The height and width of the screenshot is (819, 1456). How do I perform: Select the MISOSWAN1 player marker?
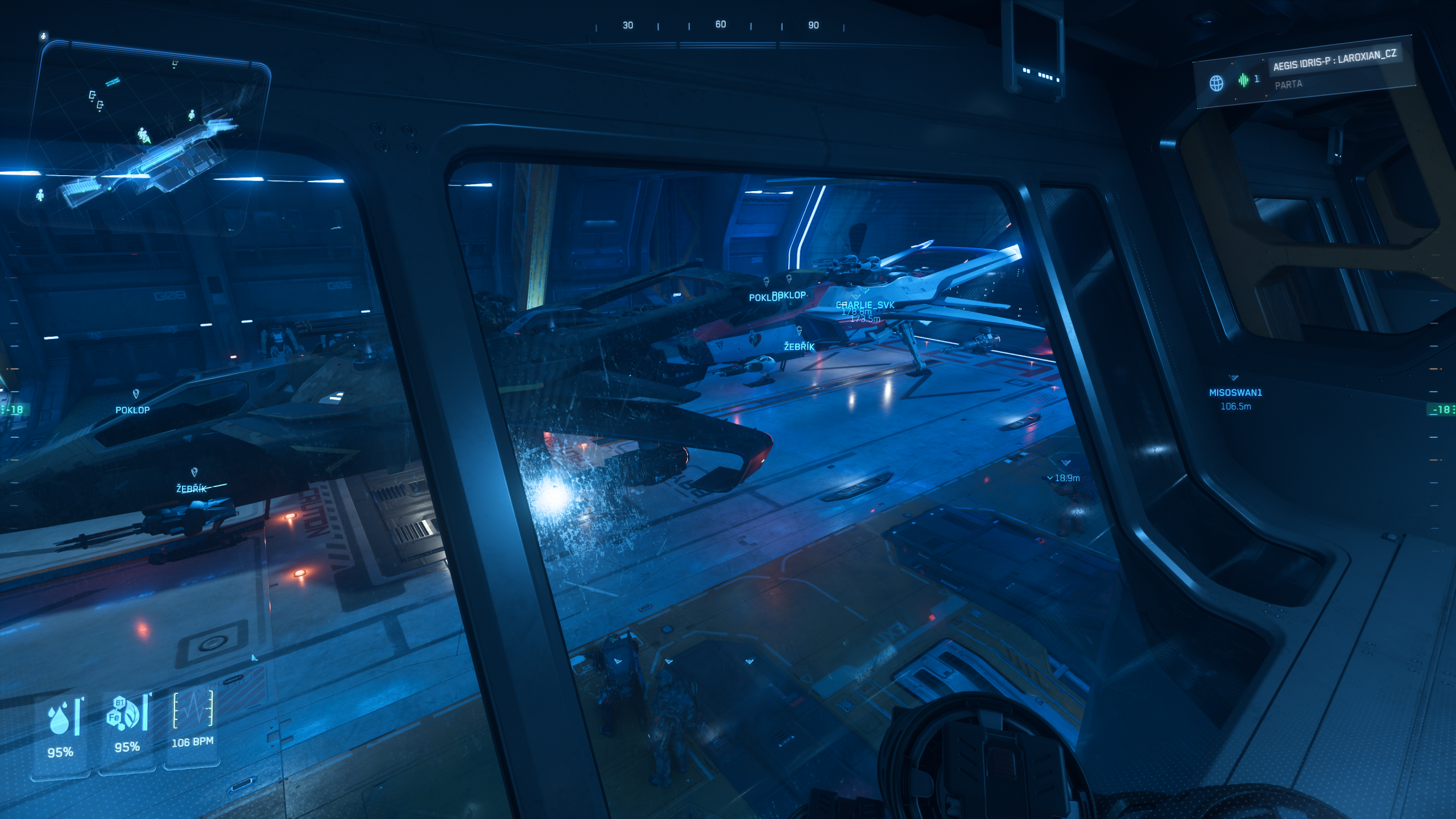point(1235,392)
